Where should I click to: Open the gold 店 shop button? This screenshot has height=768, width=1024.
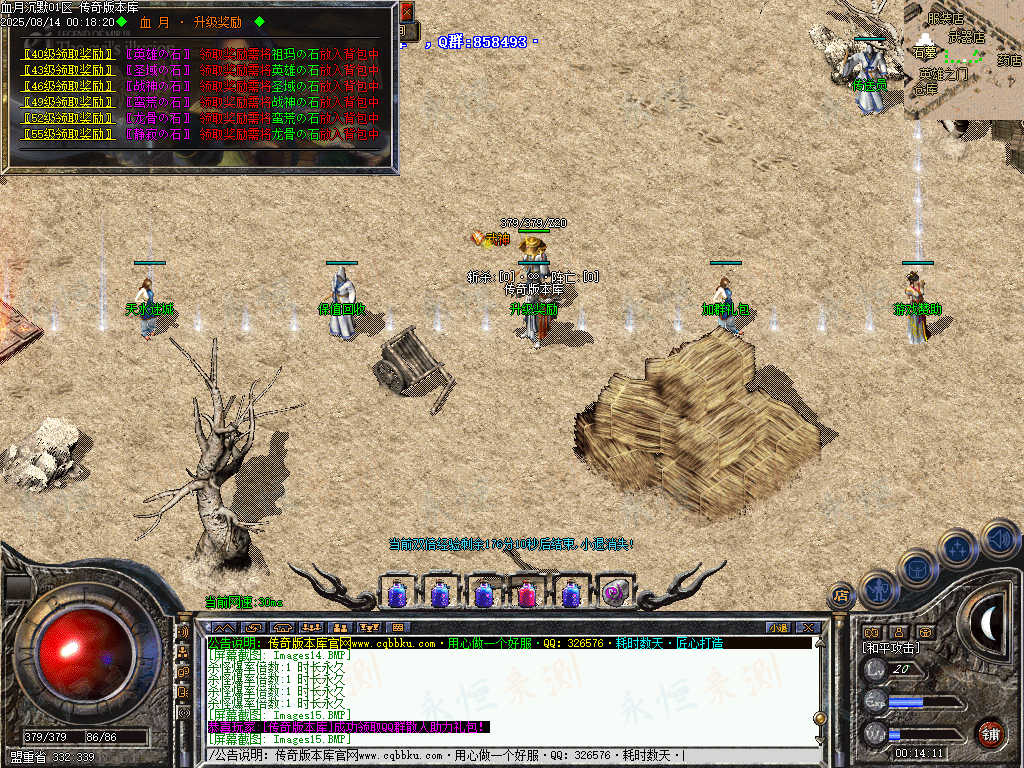point(842,596)
